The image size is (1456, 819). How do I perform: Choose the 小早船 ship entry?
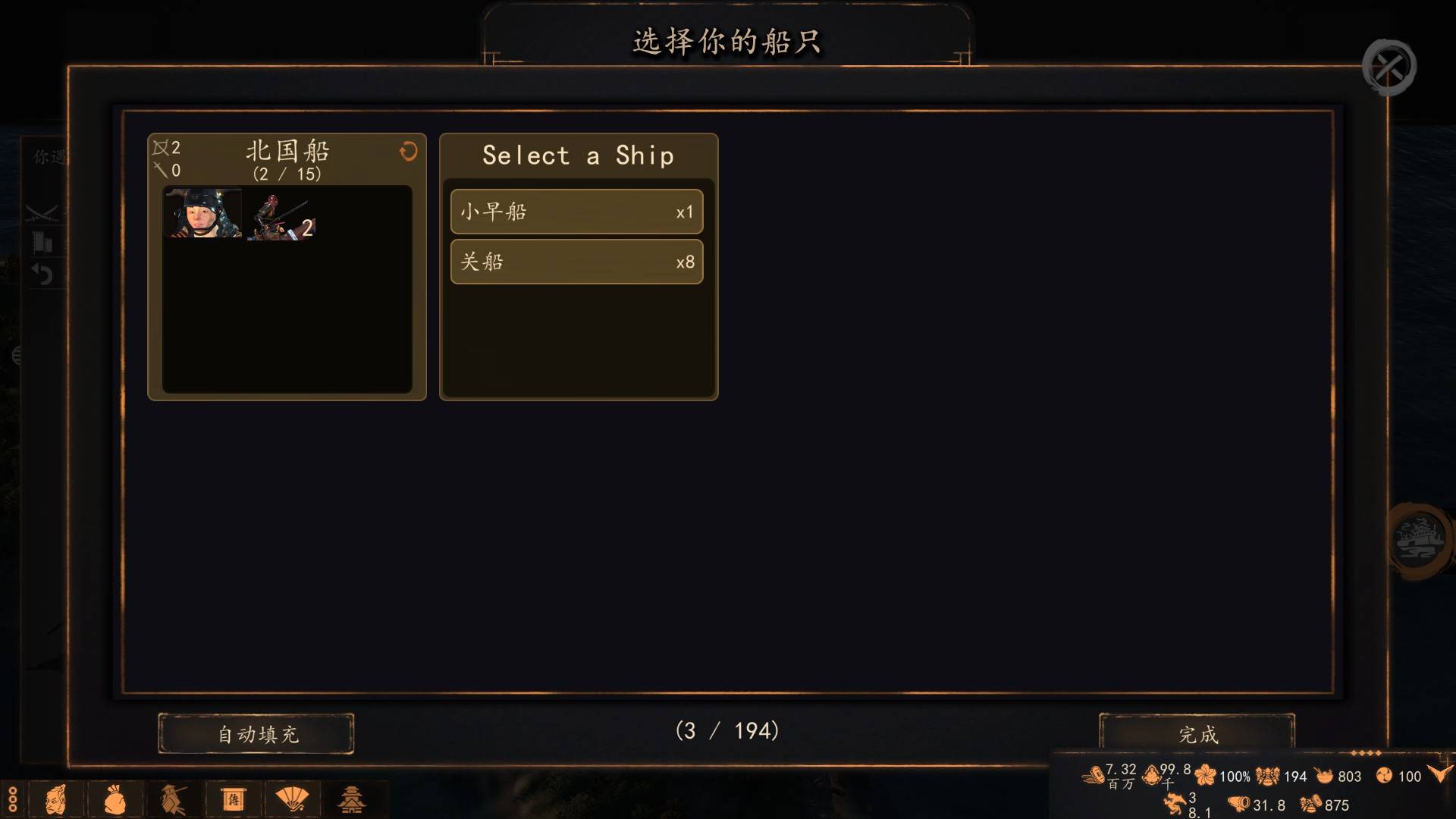576,212
